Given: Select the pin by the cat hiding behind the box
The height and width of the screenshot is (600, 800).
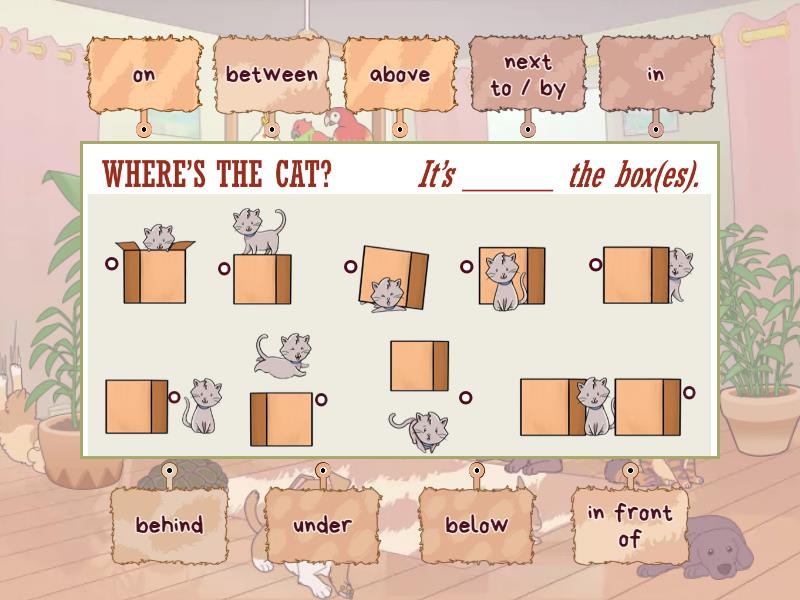Looking at the screenshot, I should [x=595, y=265].
